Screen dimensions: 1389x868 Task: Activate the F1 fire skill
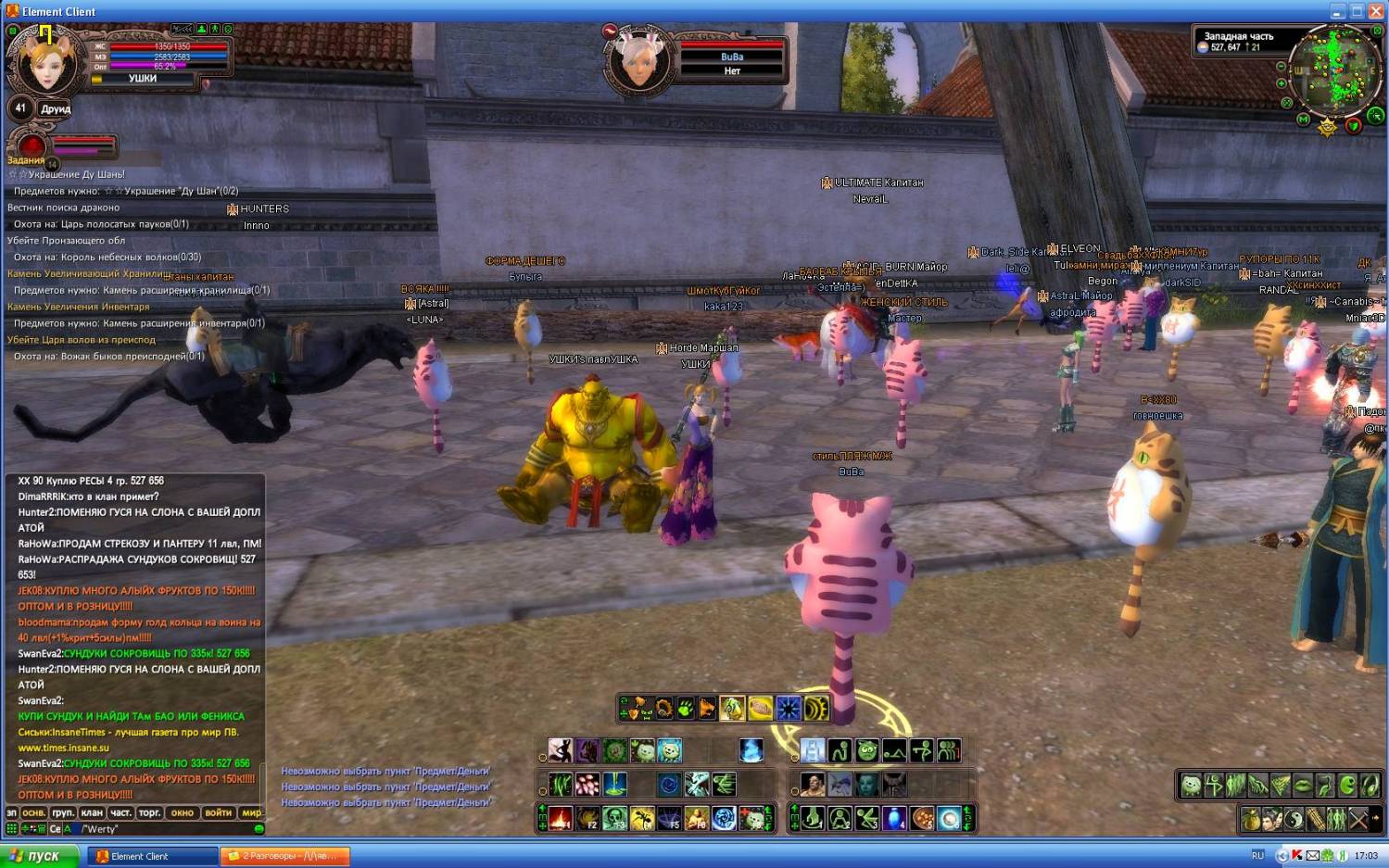(x=560, y=818)
